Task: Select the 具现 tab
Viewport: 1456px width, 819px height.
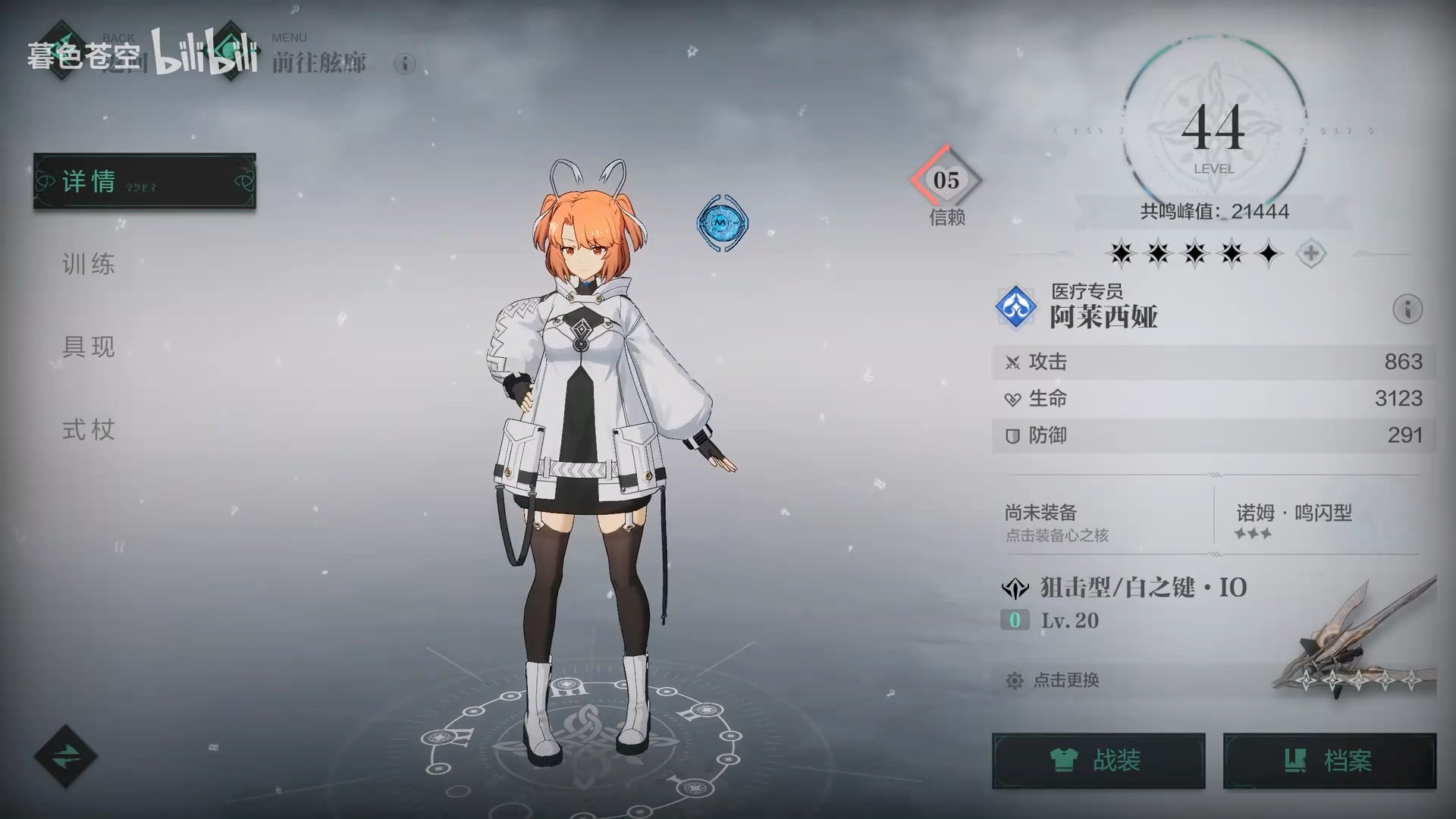Action: point(89,347)
